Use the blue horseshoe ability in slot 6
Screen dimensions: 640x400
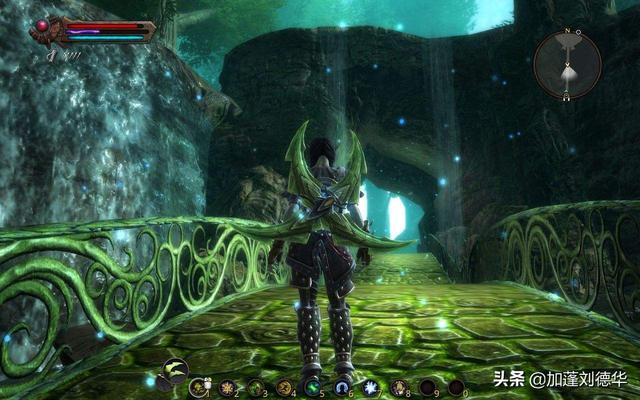tap(341, 386)
